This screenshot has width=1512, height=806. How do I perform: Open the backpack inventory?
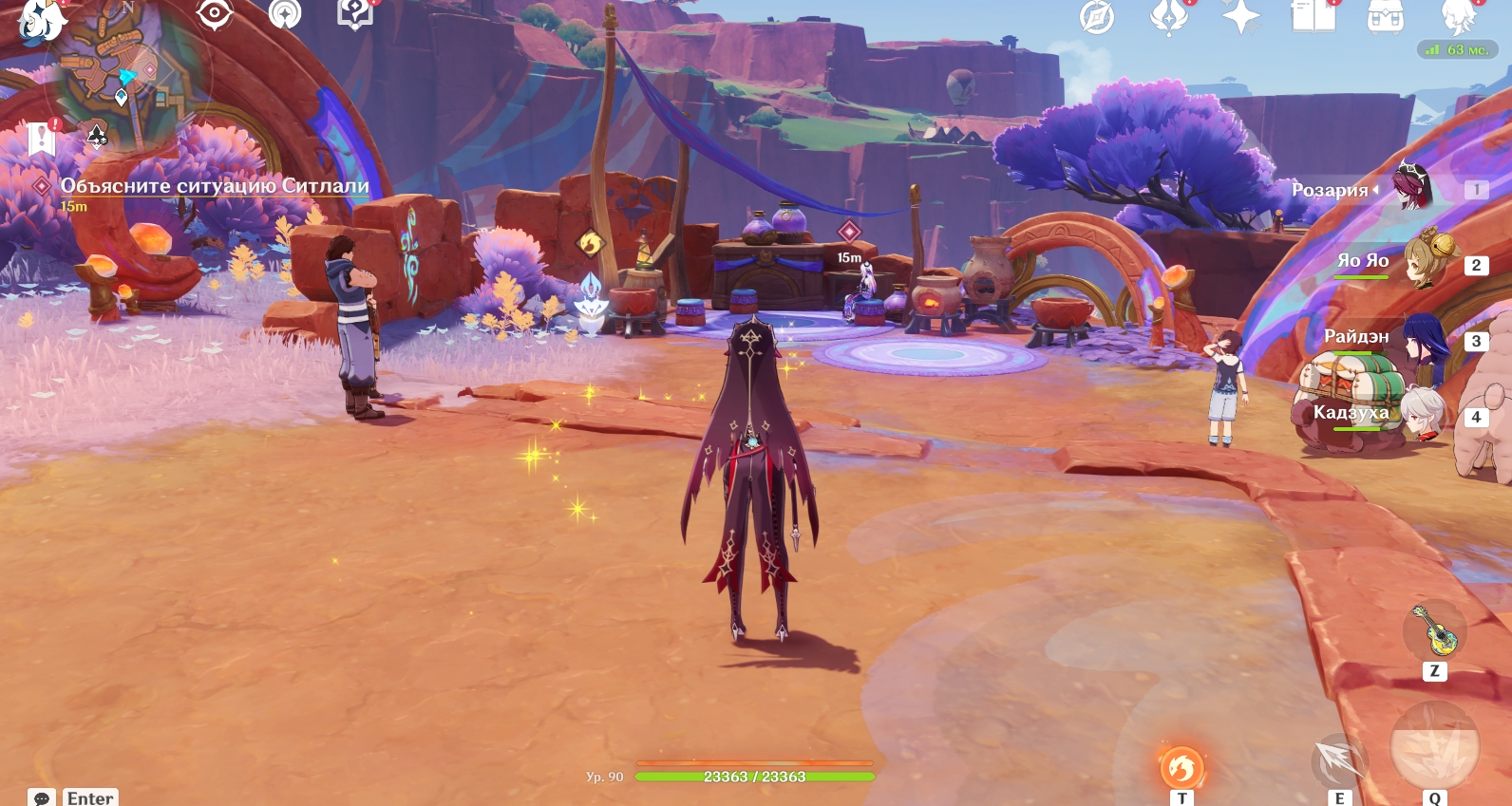[x=1386, y=16]
